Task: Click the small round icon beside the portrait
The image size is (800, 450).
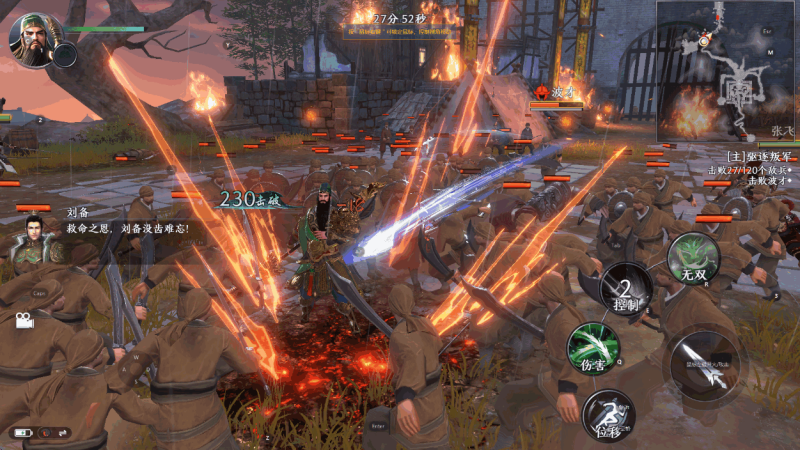Action: click(65, 55)
